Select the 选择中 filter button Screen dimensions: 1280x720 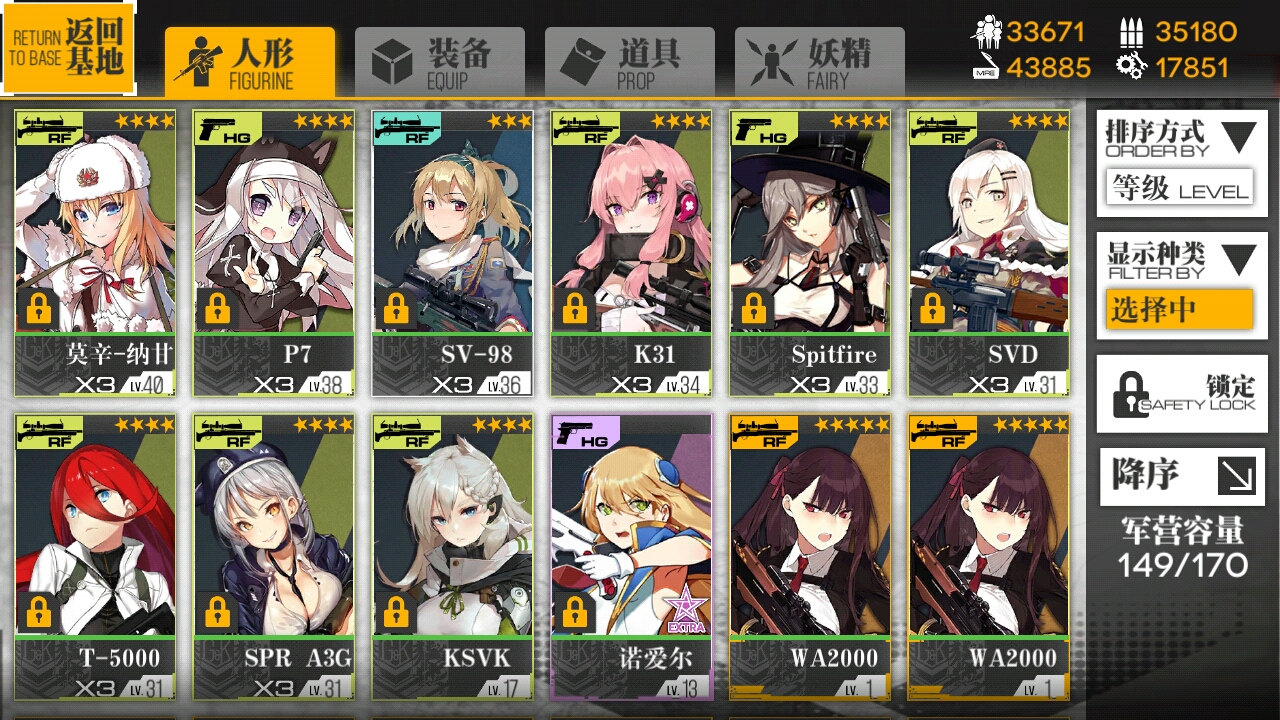point(1180,310)
